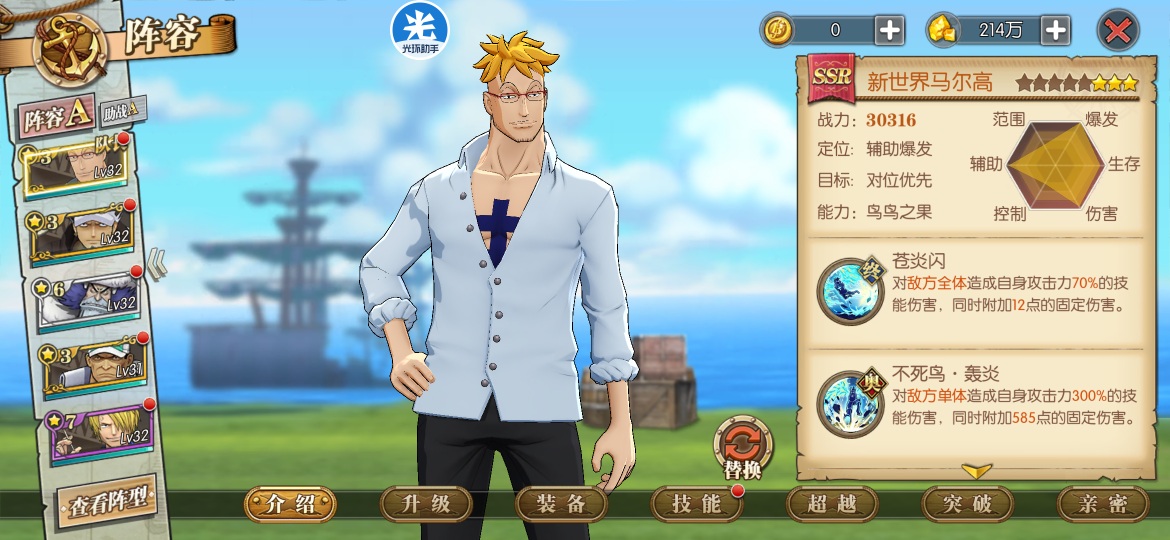The width and height of the screenshot is (1170, 540).
Task: Add more gold ingots with the plus button
Action: pos(1055,30)
